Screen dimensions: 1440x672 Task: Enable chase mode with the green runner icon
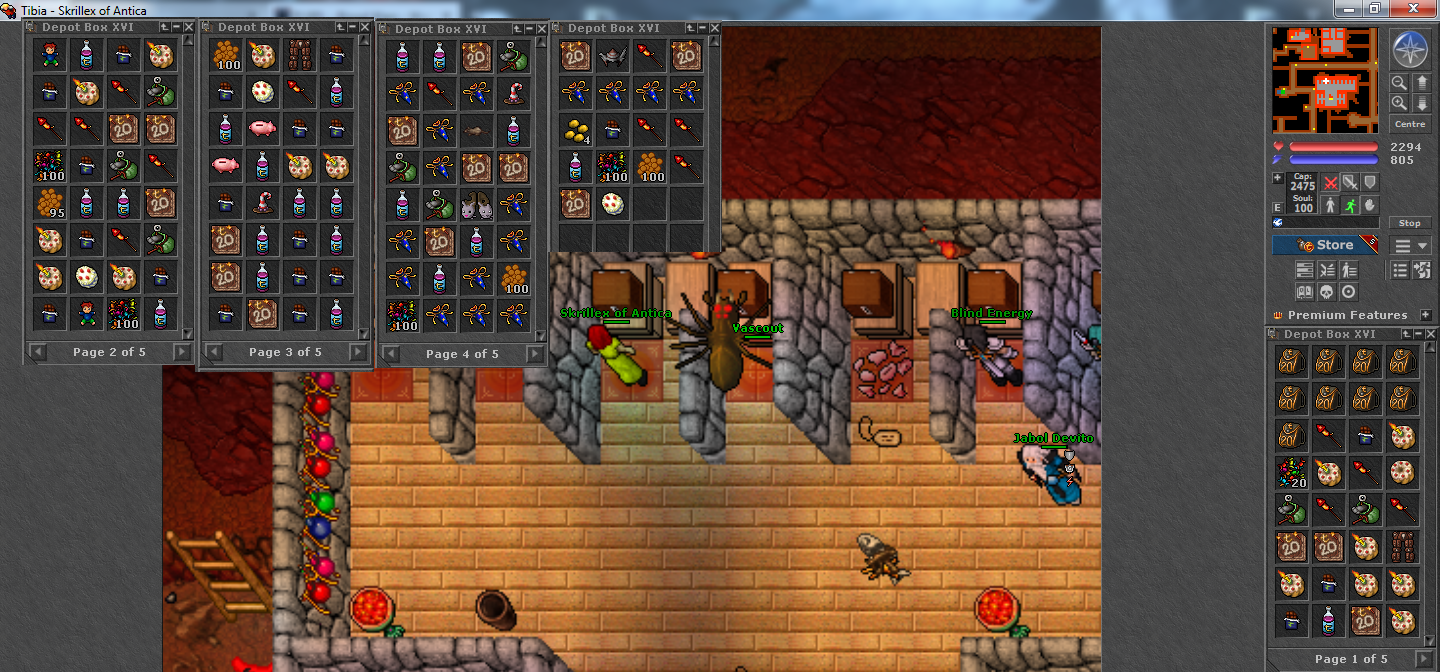coord(1349,204)
